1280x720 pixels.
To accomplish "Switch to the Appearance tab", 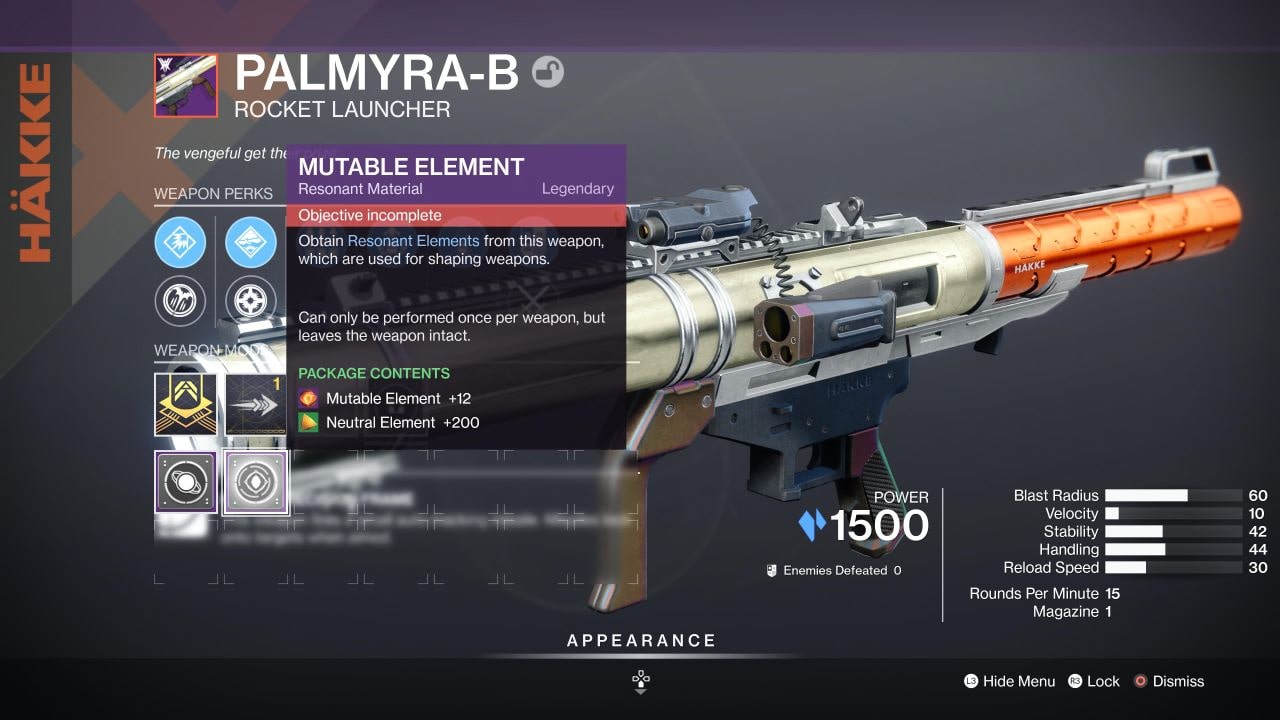I will (640, 640).
